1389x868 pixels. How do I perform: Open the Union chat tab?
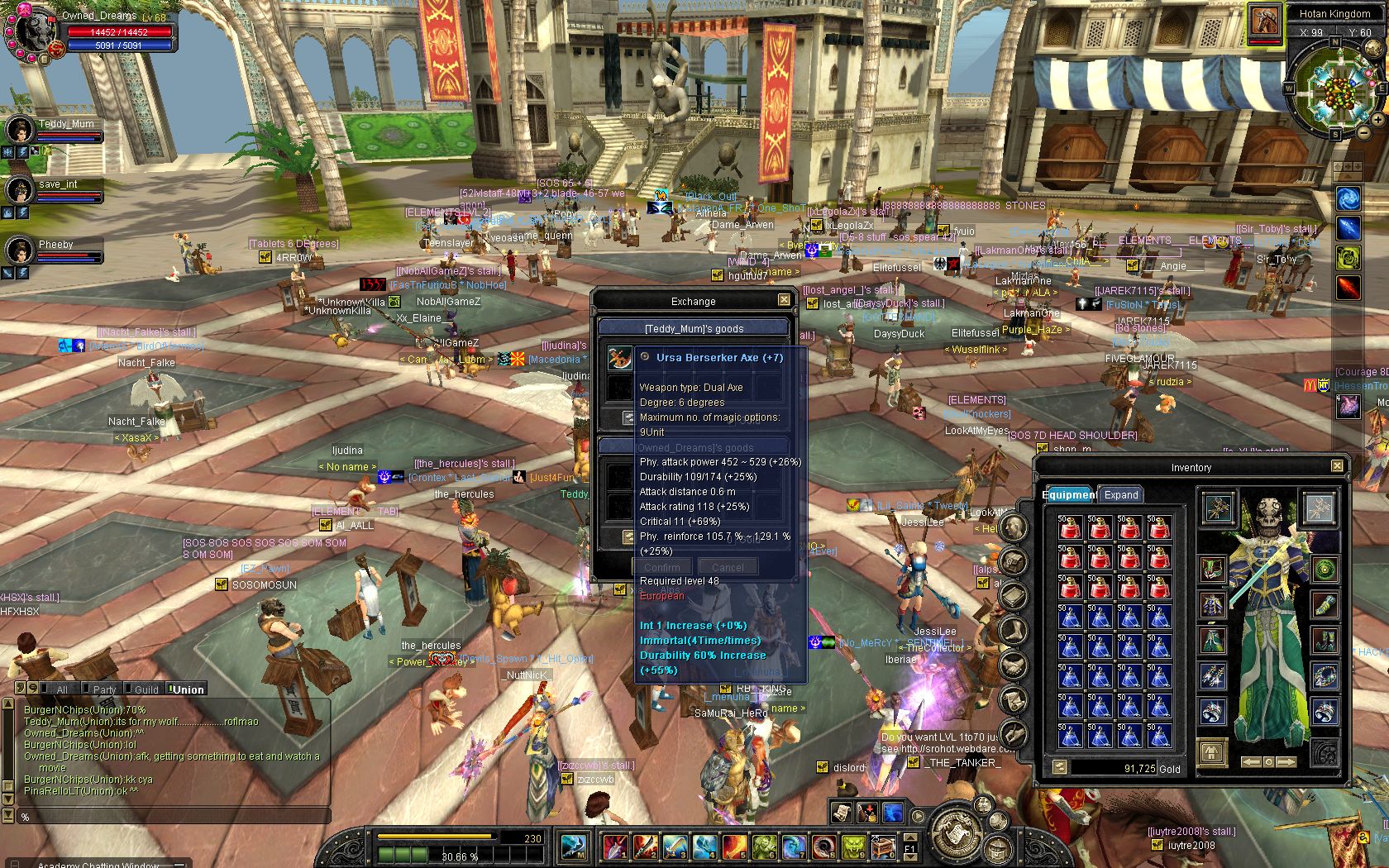[x=187, y=689]
